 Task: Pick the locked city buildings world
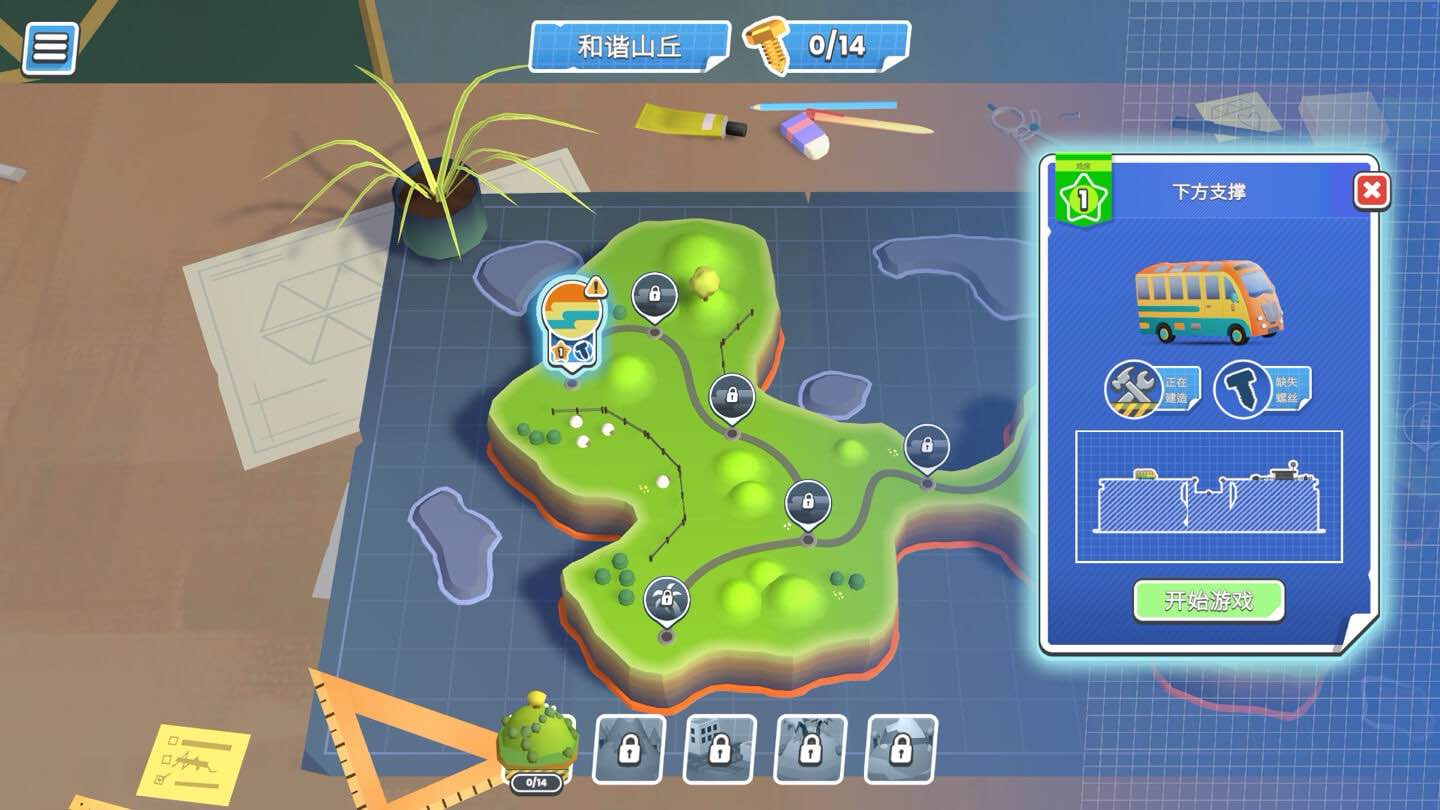pyautogui.click(x=719, y=749)
